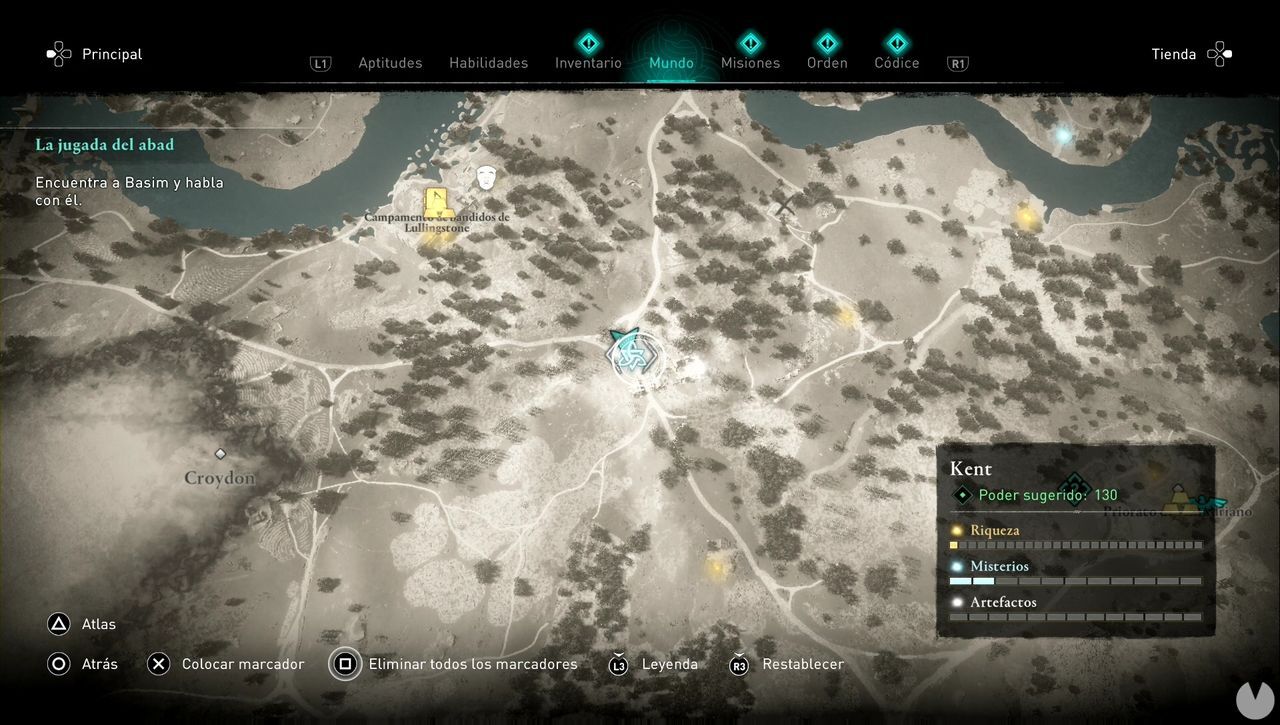Choose the Croydon location marker
Viewport: 1280px width, 725px height.
point(220,455)
